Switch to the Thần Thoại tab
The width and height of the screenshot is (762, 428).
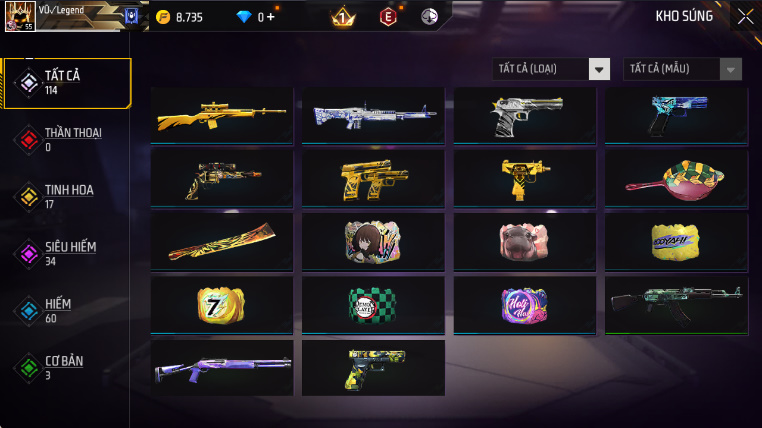[66, 139]
